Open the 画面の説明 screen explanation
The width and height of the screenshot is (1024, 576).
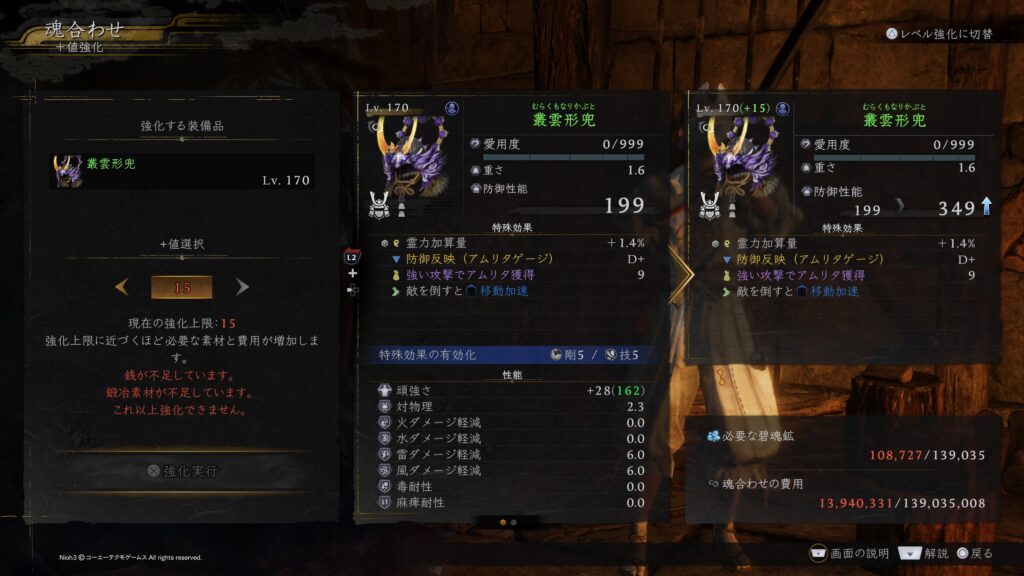[x=848, y=553]
